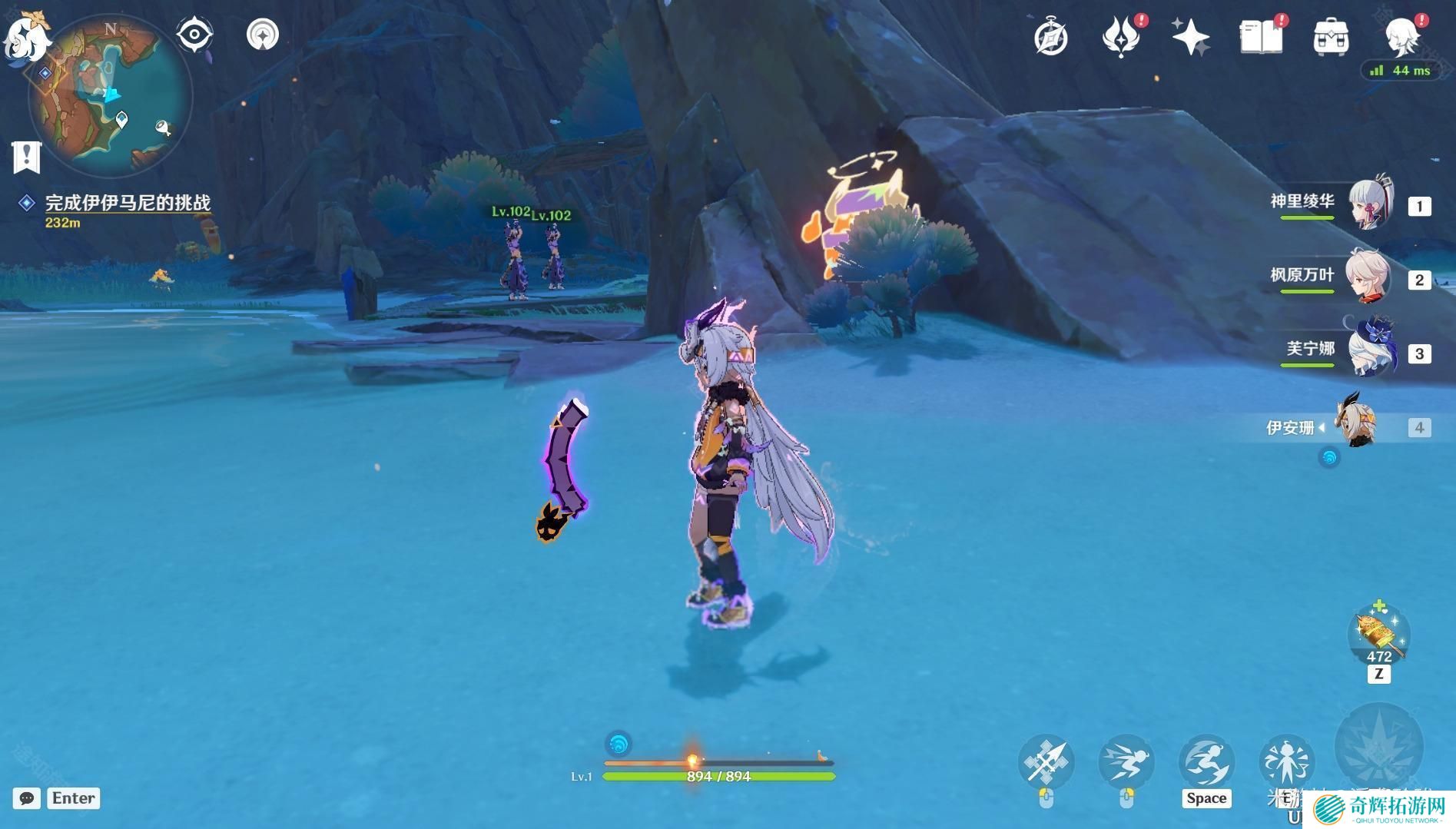This screenshot has width=1456, height=829.
Task: Trigger the normal attack weapon icon
Action: click(x=1046, y=762)
